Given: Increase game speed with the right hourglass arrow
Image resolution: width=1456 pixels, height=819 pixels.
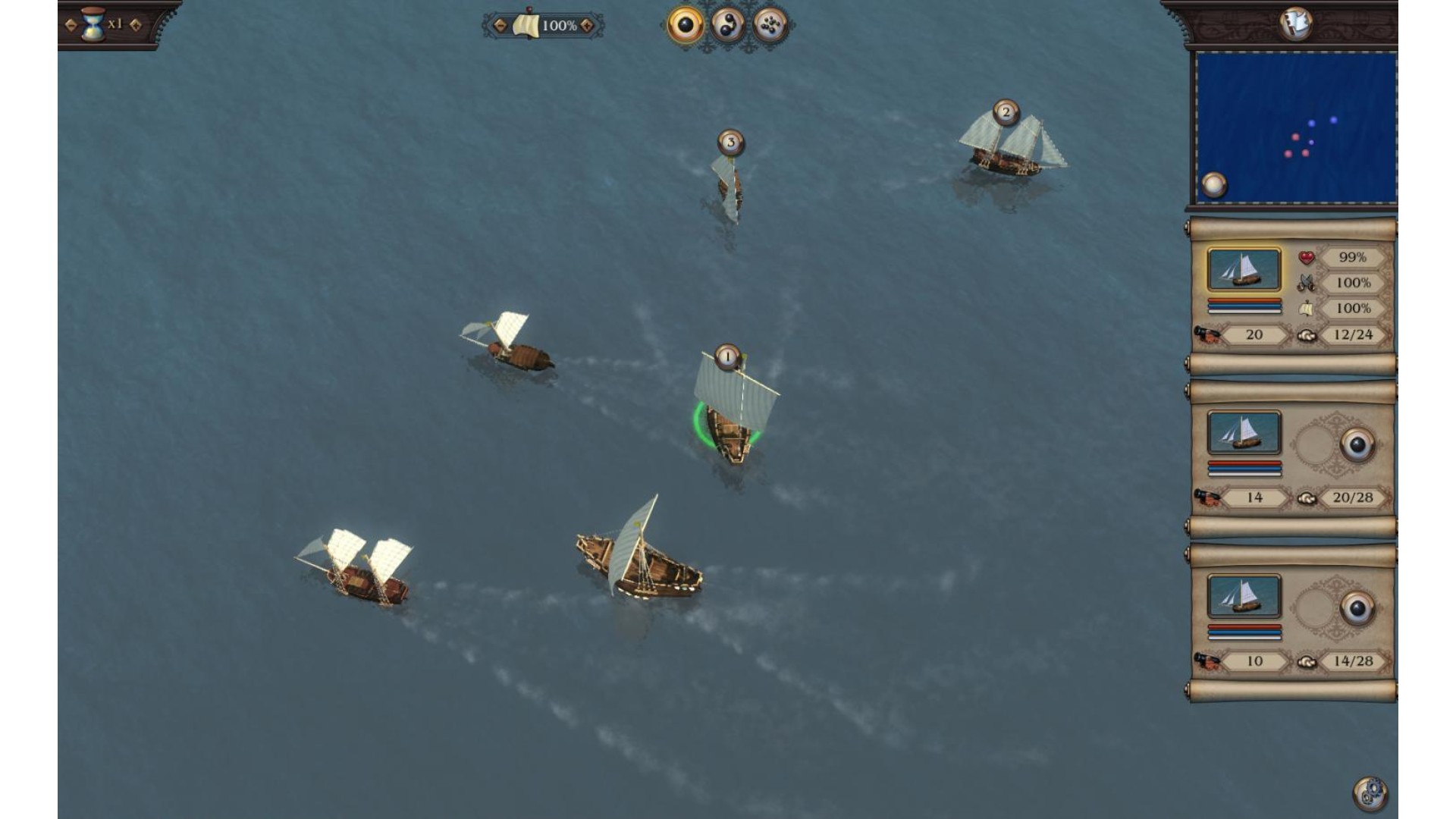Looking at the screenshot, I should point(136,25).
